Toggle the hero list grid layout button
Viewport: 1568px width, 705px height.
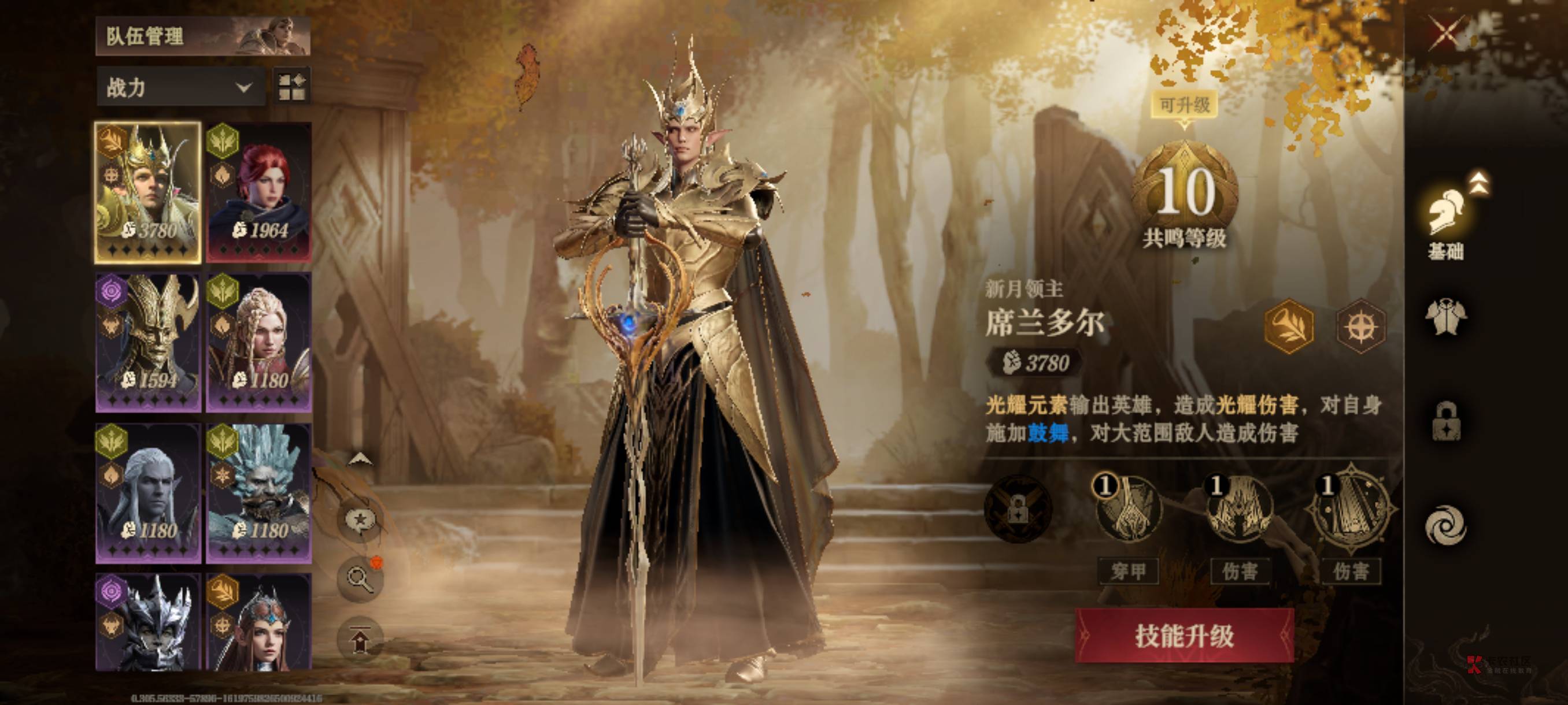292,86
